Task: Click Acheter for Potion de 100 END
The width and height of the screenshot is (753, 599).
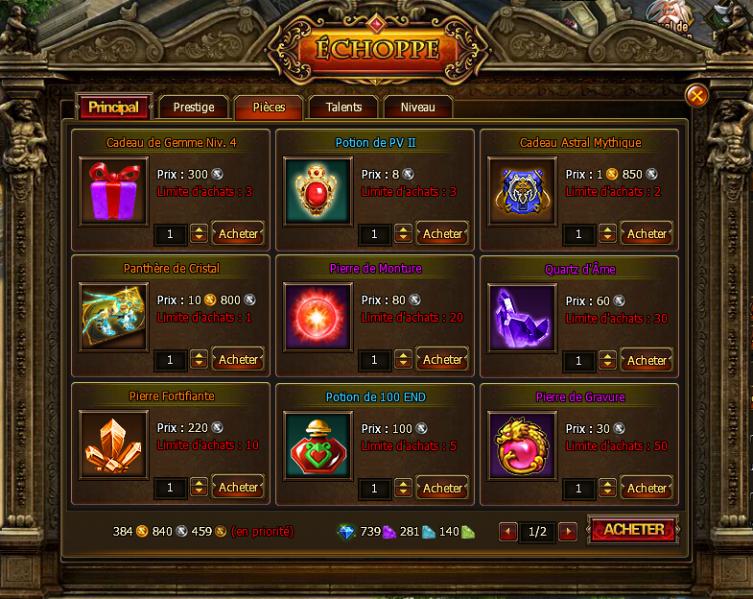Action: [442, 488]
